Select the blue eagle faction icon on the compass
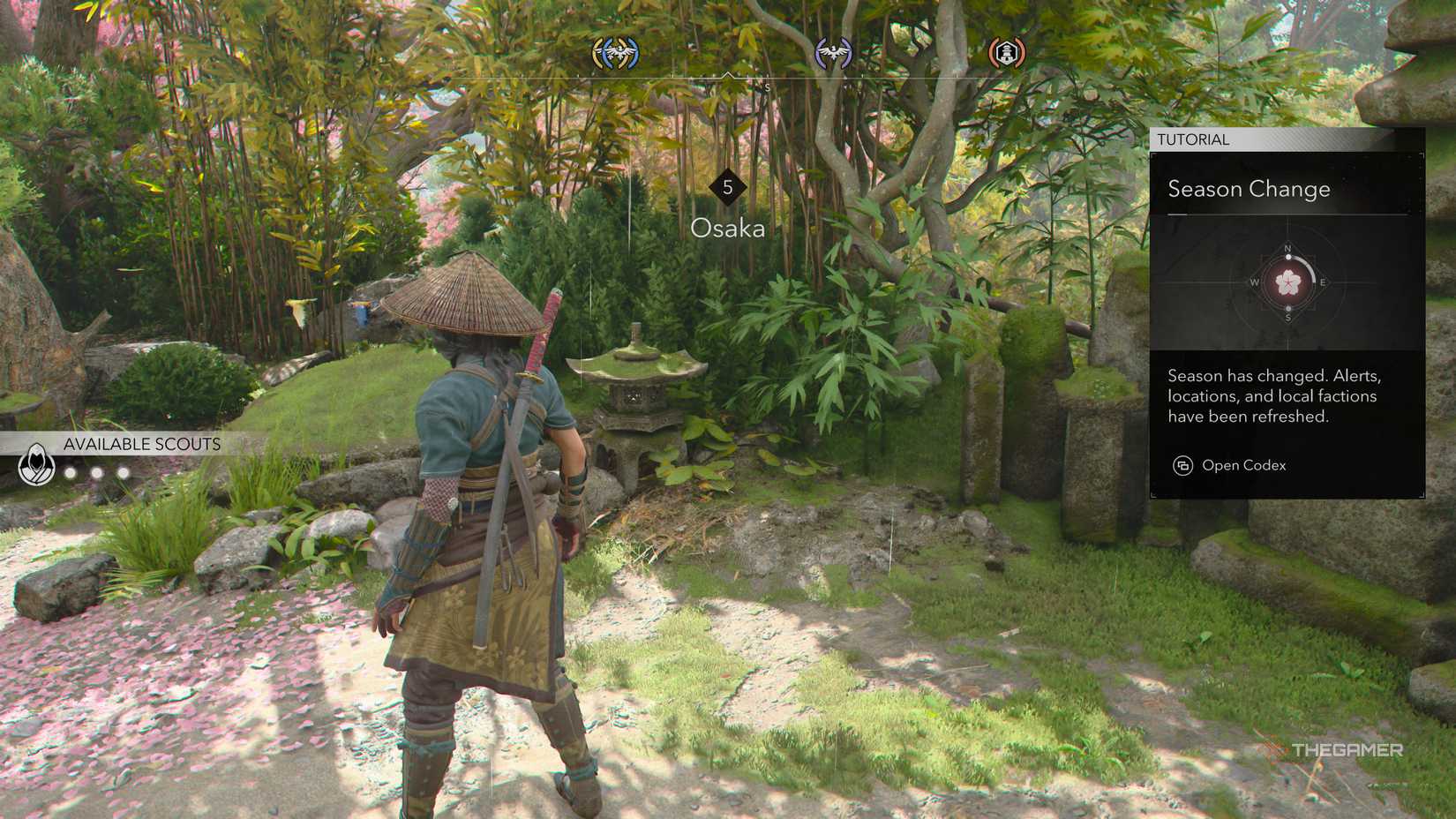 618,53
